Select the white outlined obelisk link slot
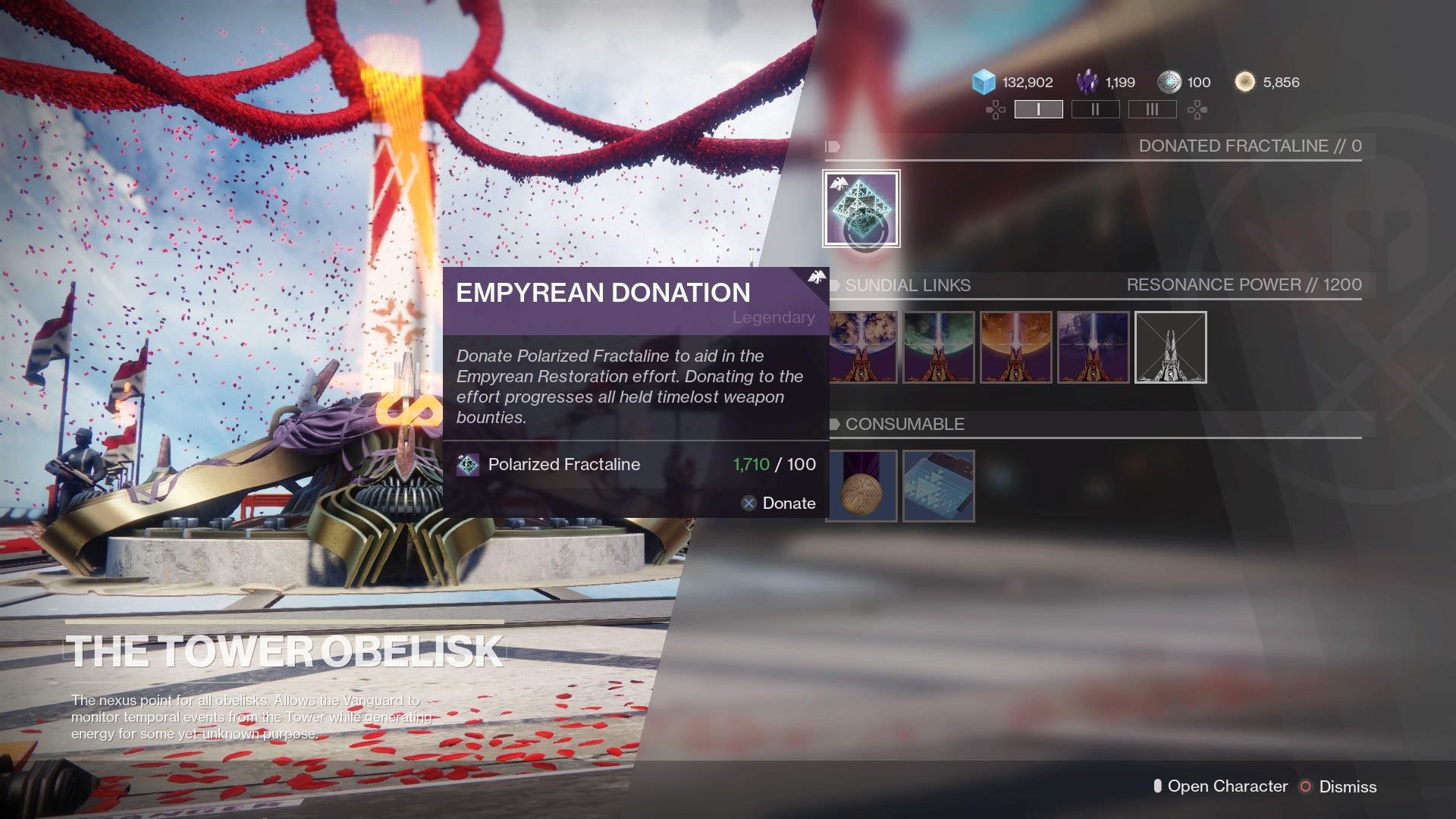This screenshot has width=1456, height=819. click(x=1170, y=347)
